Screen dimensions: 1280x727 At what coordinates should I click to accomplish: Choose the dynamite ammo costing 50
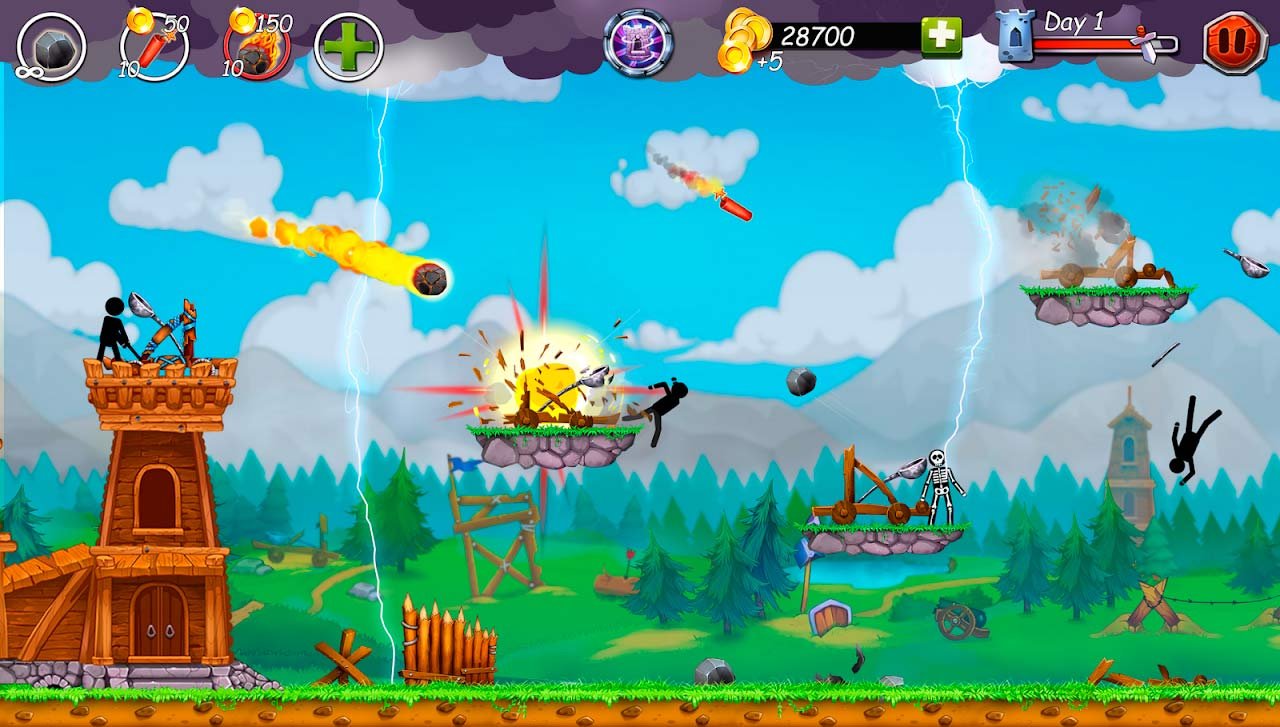point(154,46)
